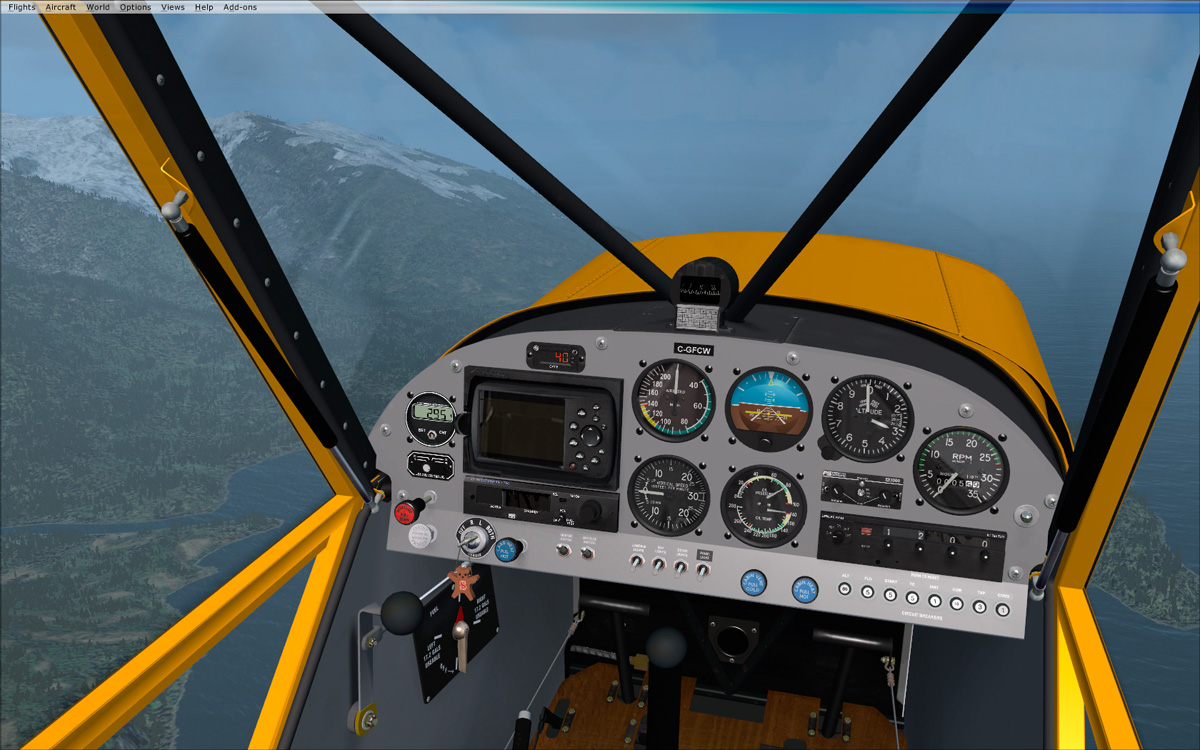Click the Cabin Heat Pull Hot knob

(804, 589)
